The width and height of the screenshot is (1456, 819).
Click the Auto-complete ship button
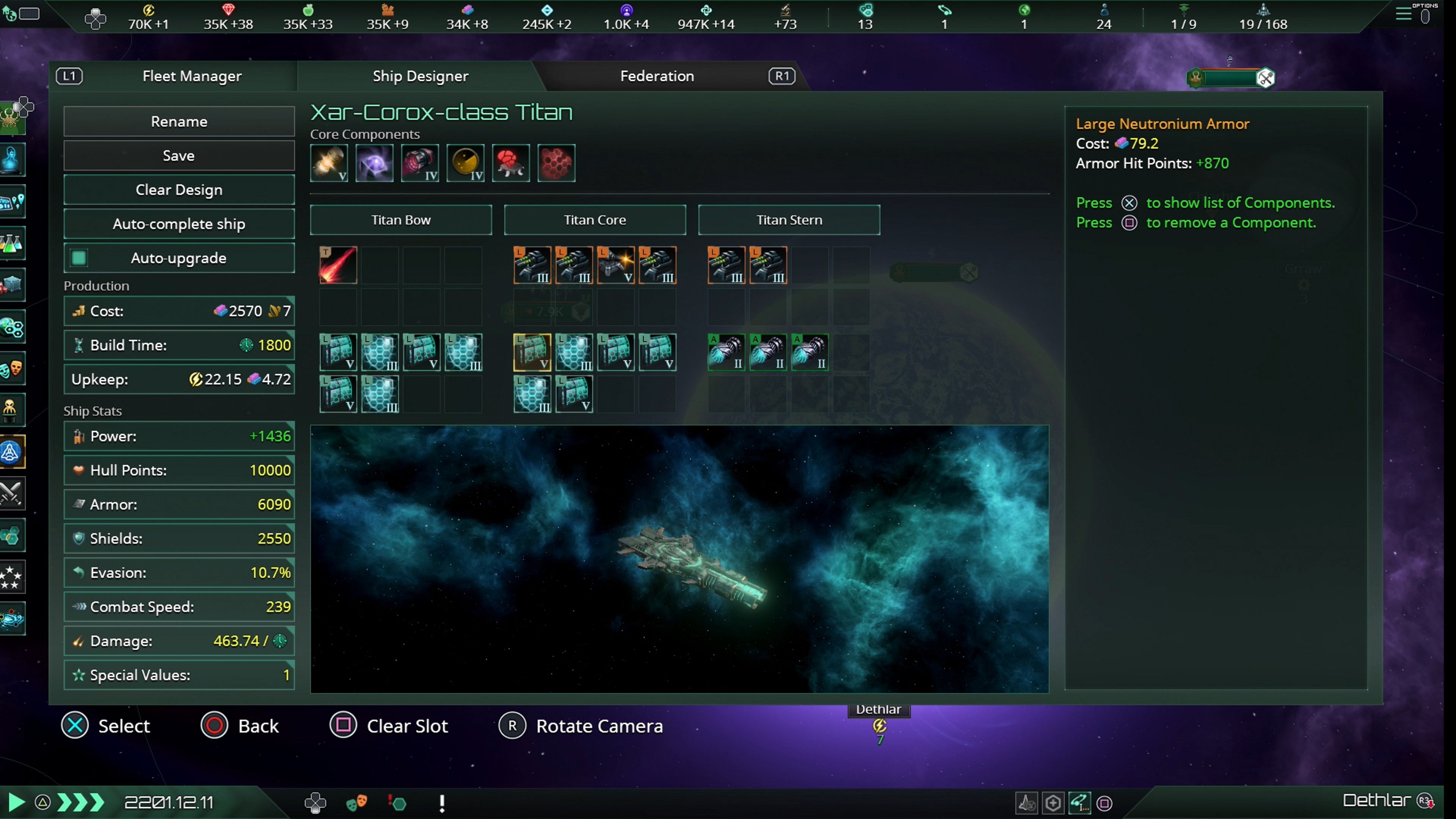179,224
